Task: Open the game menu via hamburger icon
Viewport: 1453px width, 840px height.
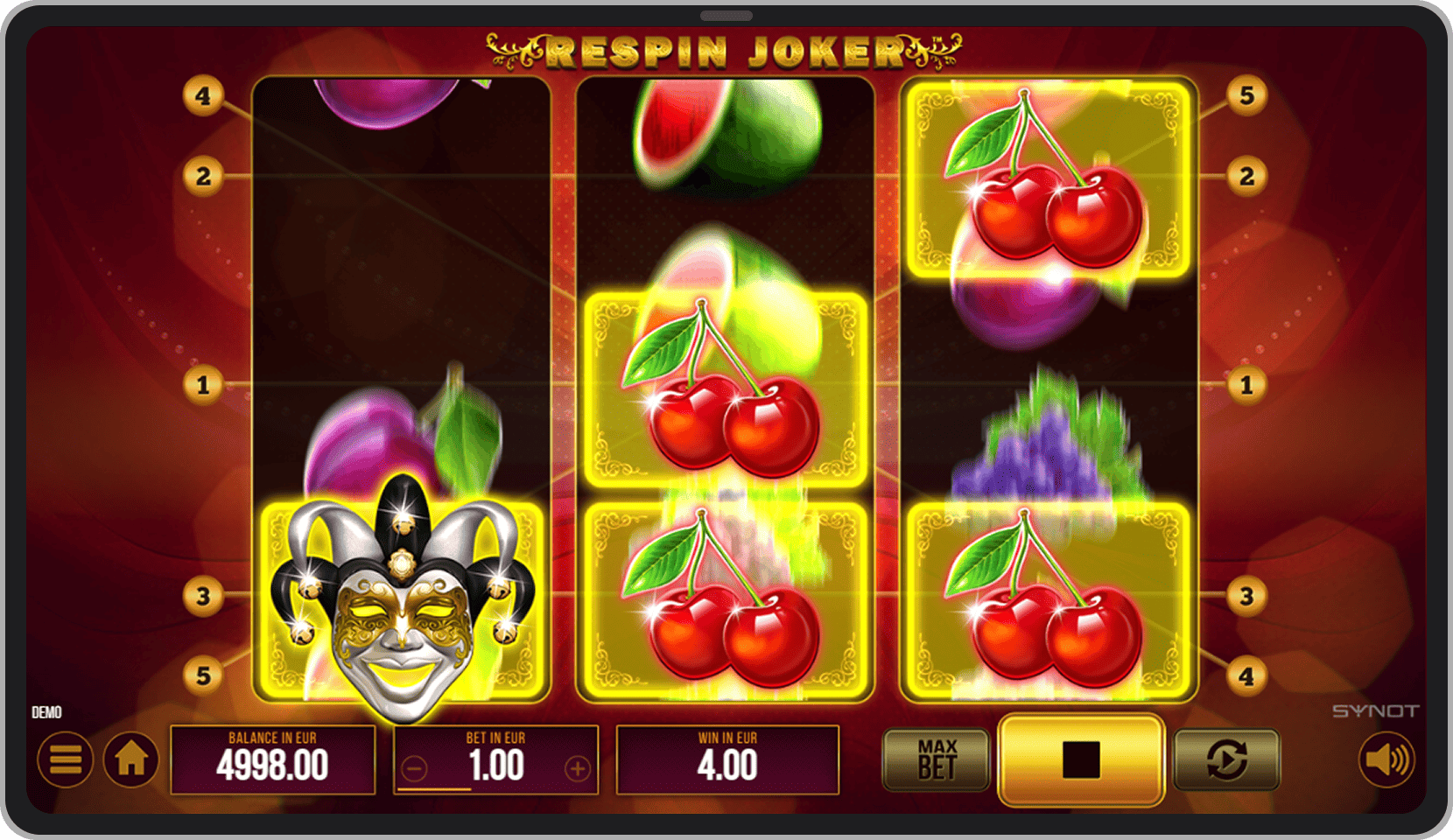Action: click(65, 759)
